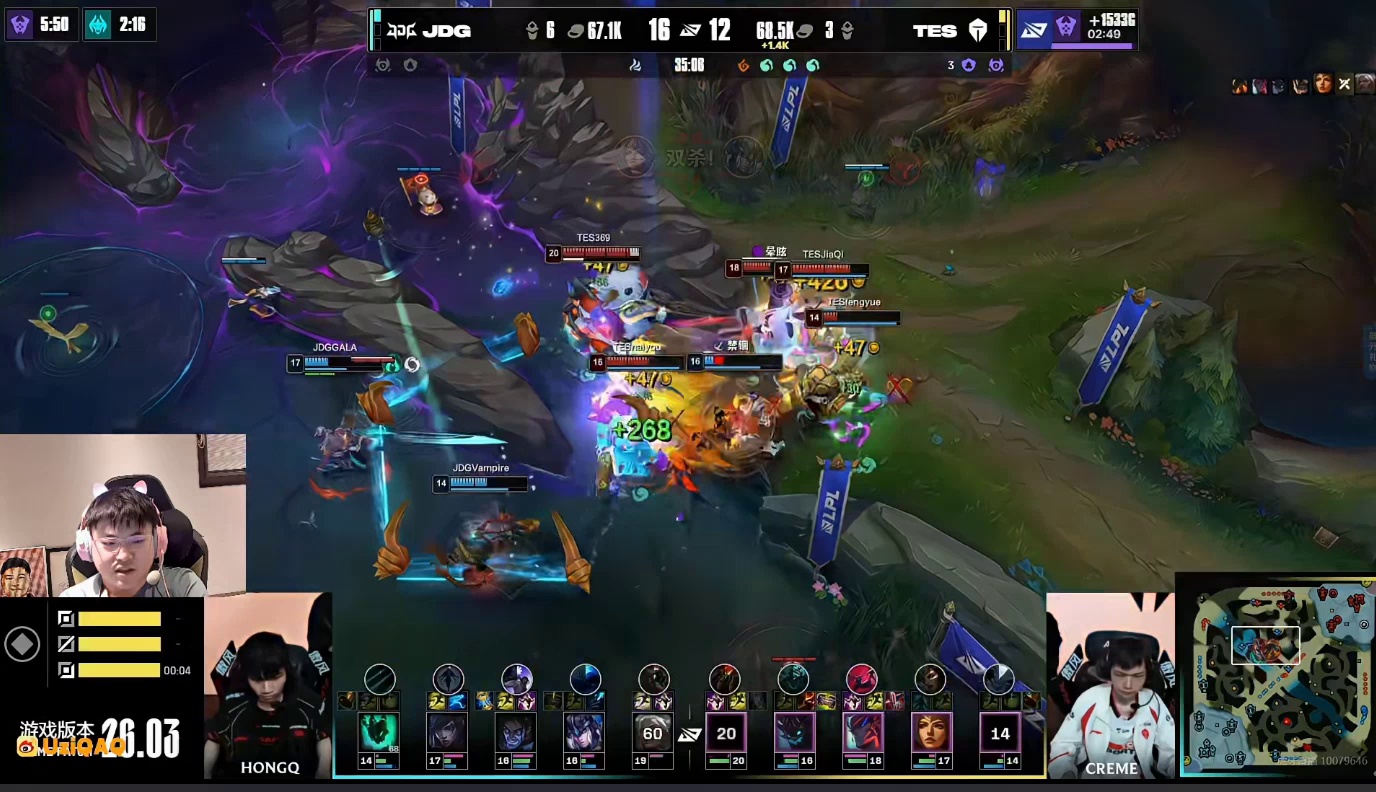Click the TES team logo
Viewport: 1376px width, 792px height.
click(977, 31)
